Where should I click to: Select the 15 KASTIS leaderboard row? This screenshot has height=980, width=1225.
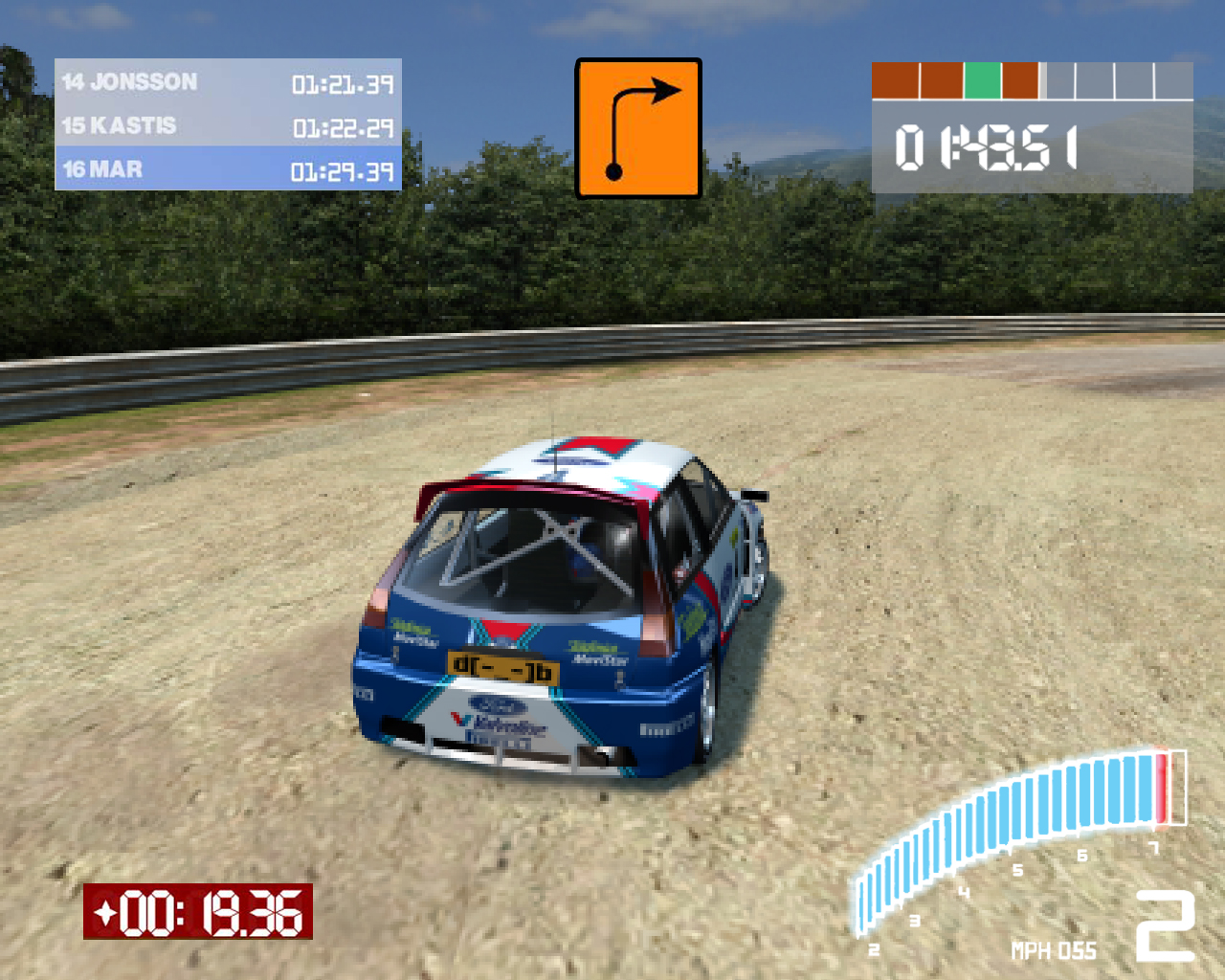coord(228,126)
